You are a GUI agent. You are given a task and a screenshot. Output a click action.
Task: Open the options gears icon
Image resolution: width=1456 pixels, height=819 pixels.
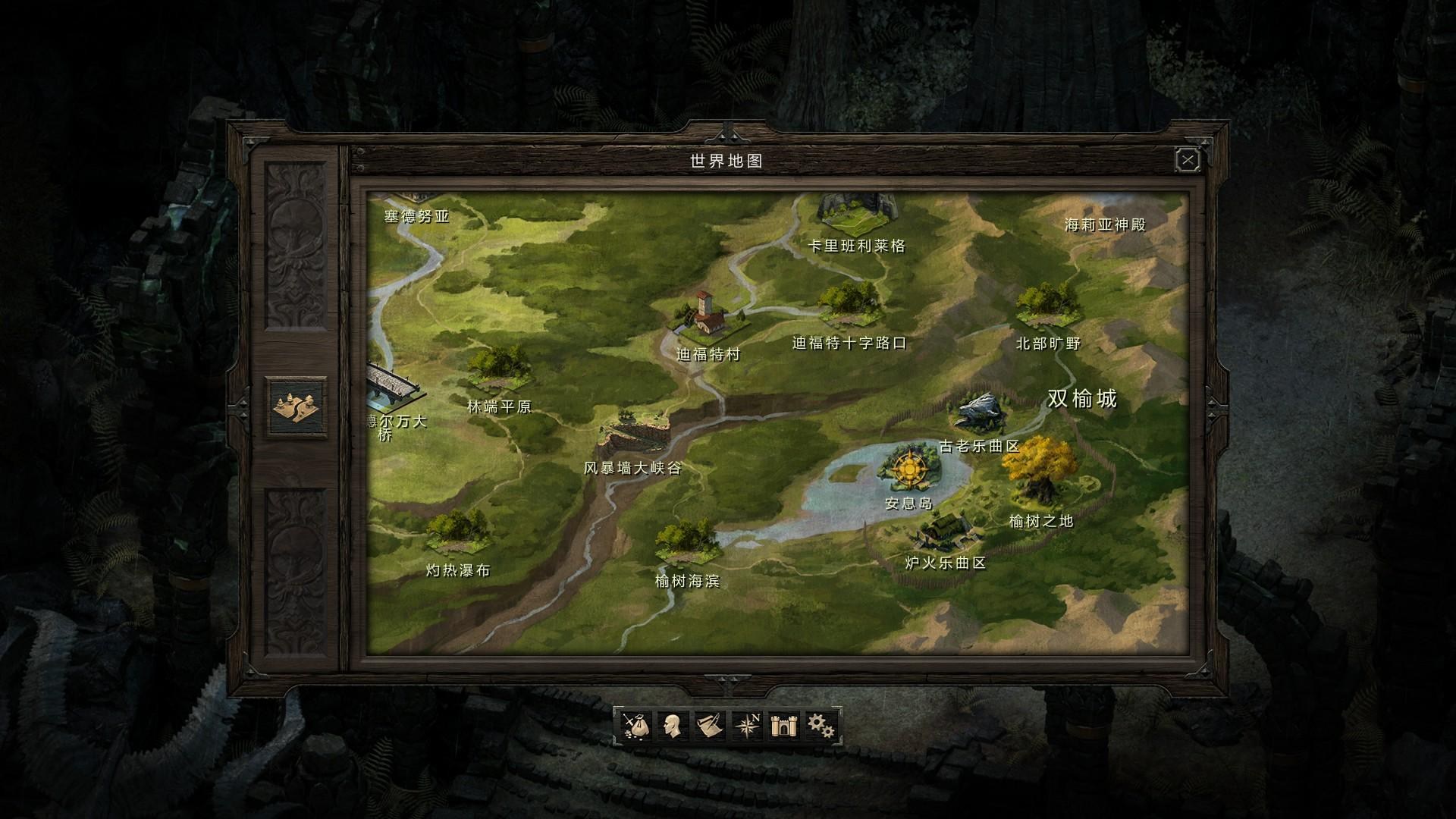pyautogui.click(x=820, y=726)
